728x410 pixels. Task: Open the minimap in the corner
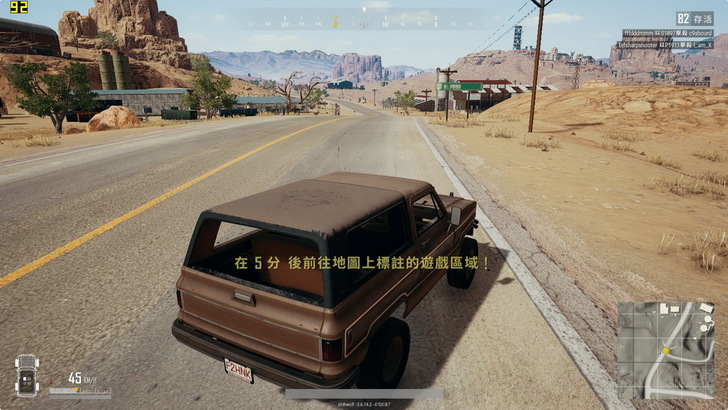tap(666, 349)
